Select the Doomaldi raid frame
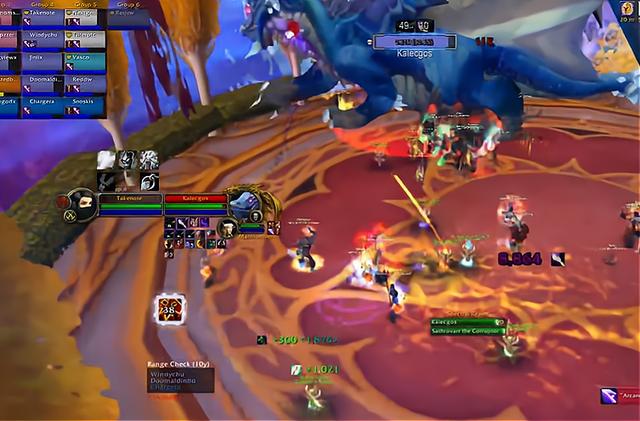The height and width of the screenshot is (421, 640). pyautogui.click(x=44, y=82)
